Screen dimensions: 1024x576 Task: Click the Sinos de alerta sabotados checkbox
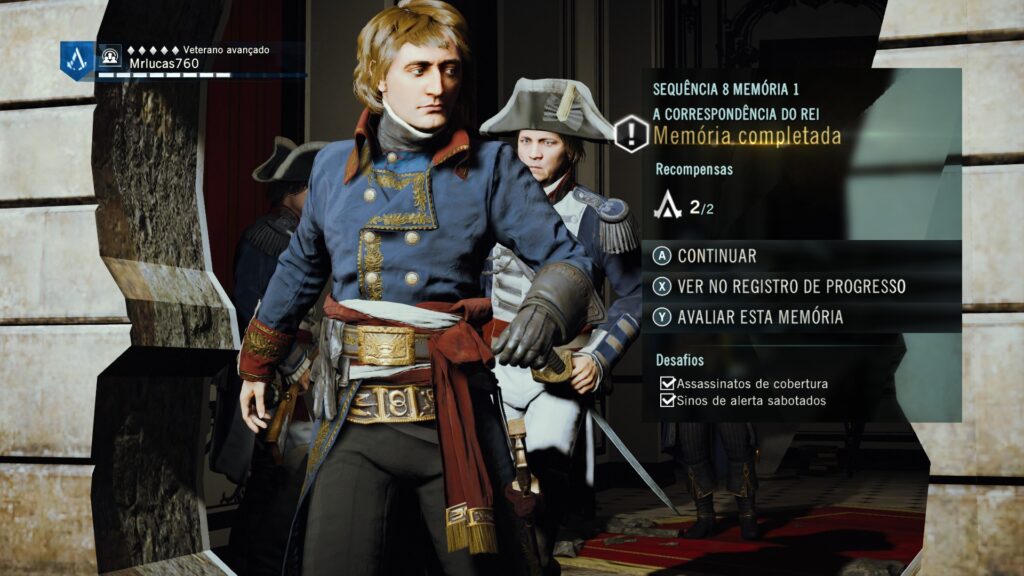pos(667,401)
